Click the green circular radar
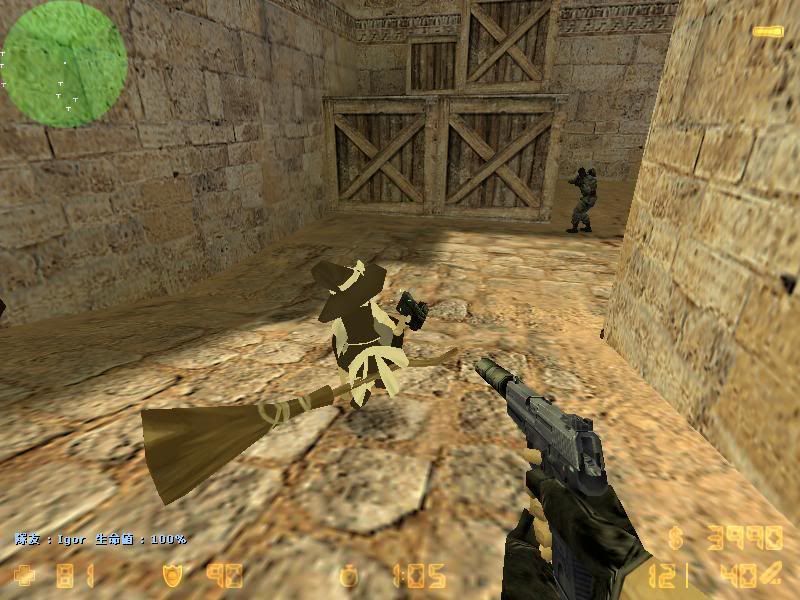The width and height of the screenshot is (800, 600). pyautogui.click(x=64, y=63)
